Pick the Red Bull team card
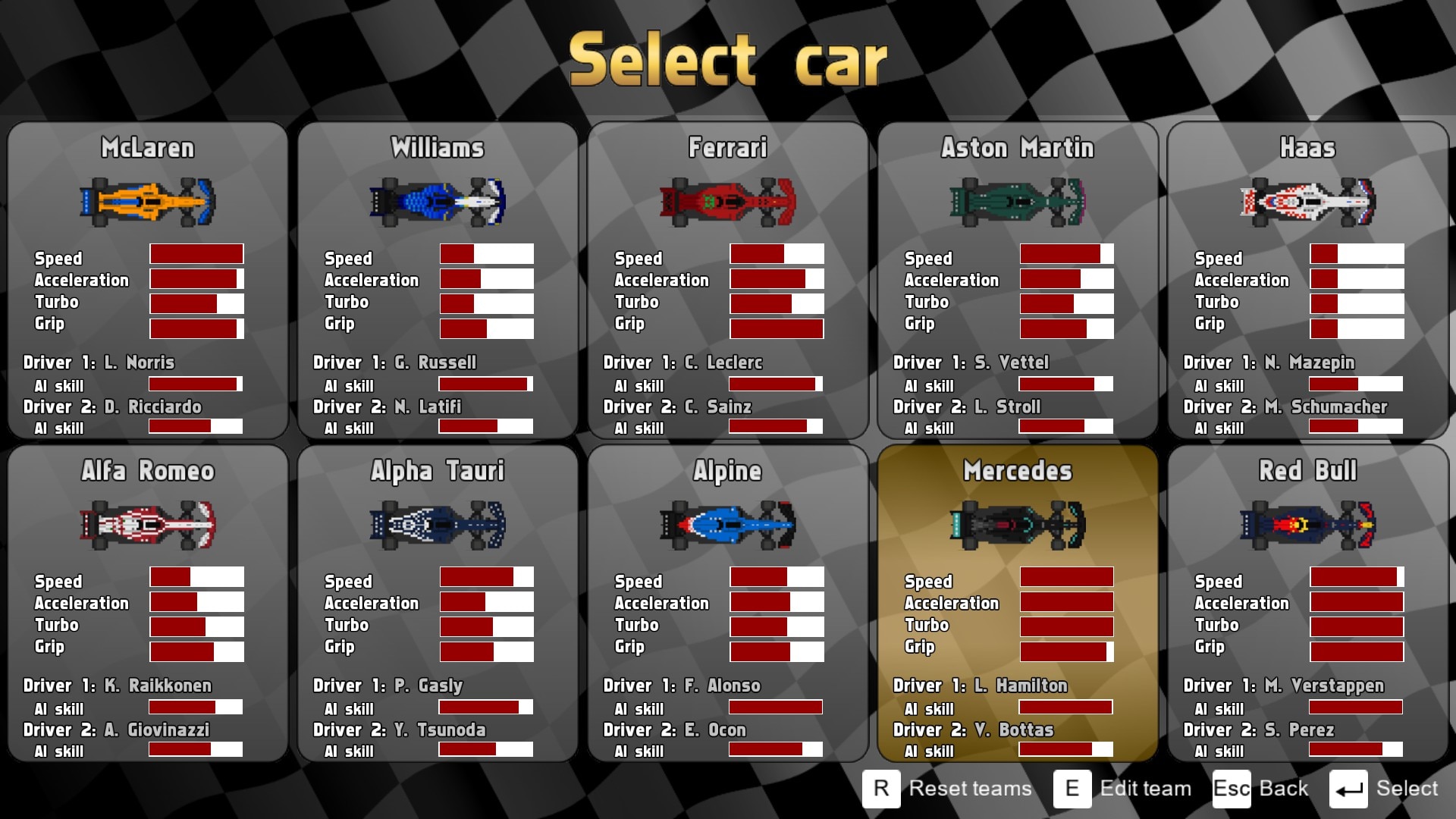Screen dimensions: 1456x819 (x=1307, y=604)
